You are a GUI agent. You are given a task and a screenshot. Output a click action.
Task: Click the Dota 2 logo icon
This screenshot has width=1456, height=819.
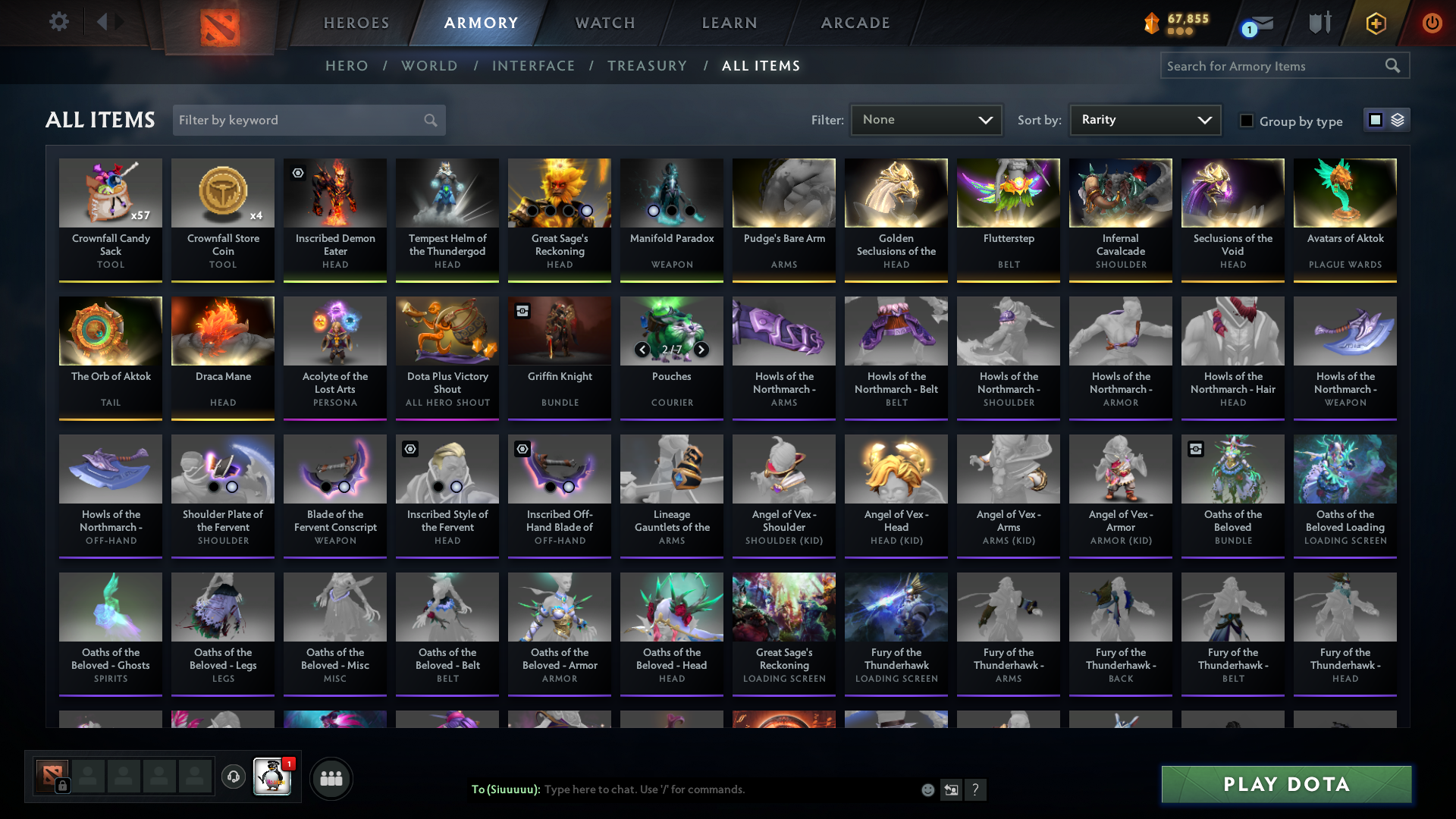click(218, 23)
